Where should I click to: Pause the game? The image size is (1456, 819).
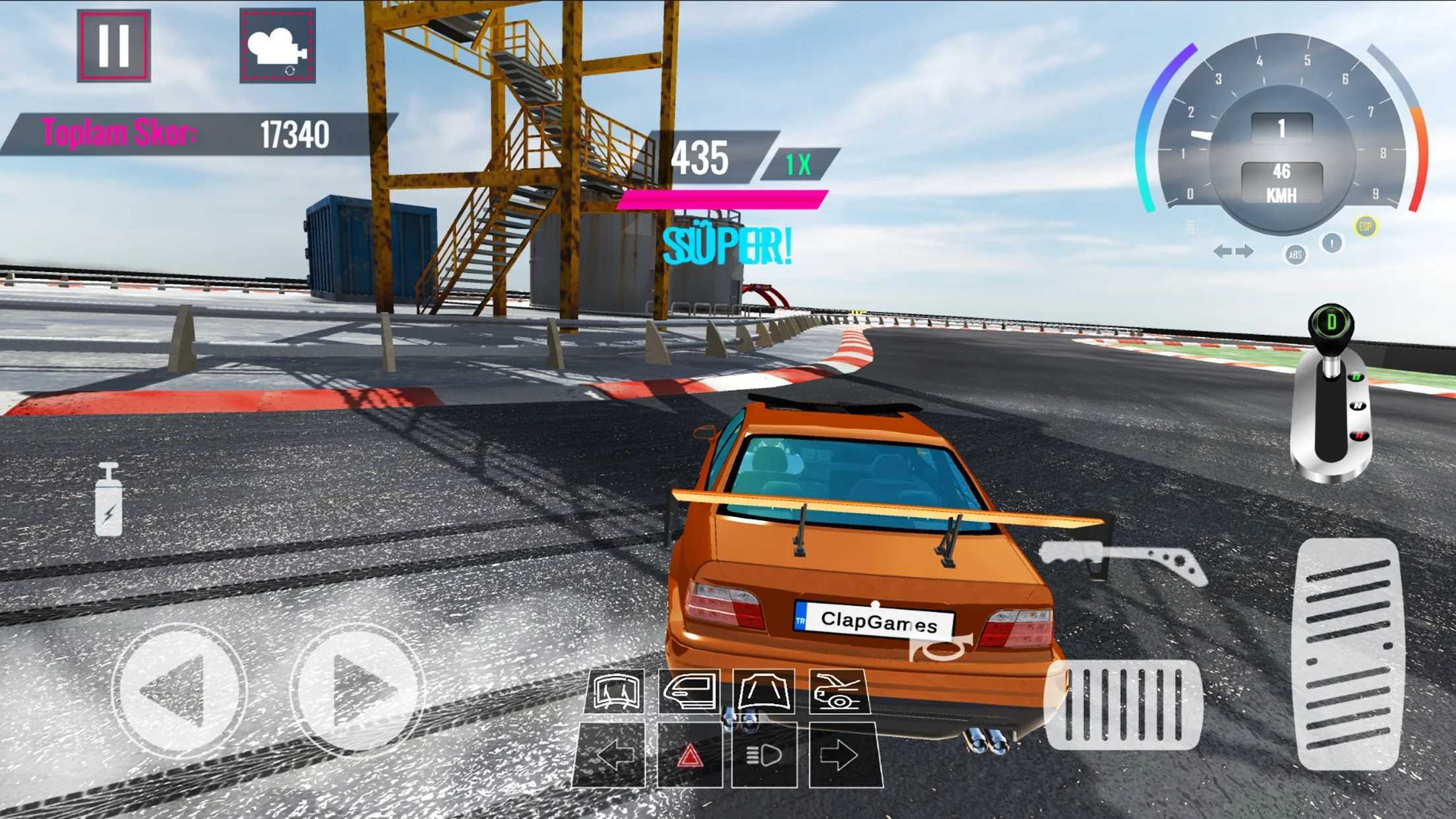pyautogui.click(x=112, y=44)
